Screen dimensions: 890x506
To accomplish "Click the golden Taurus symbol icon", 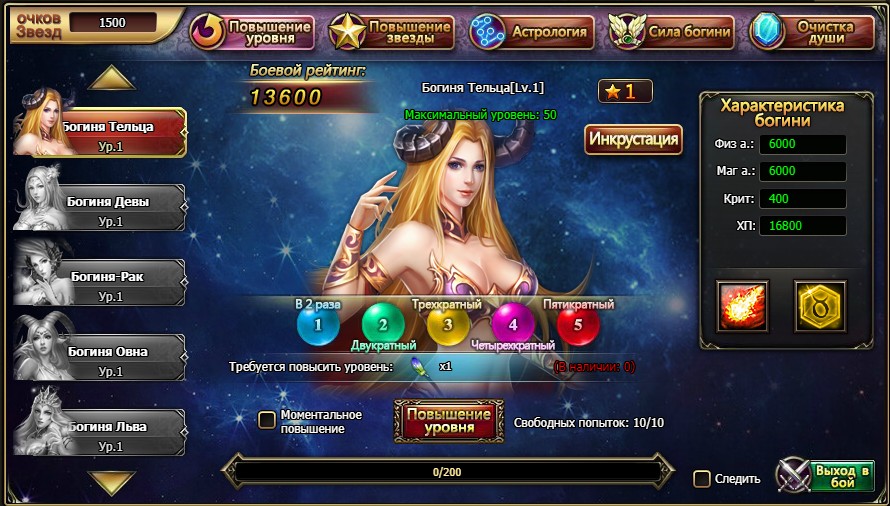I will click(x=820, y=306).
